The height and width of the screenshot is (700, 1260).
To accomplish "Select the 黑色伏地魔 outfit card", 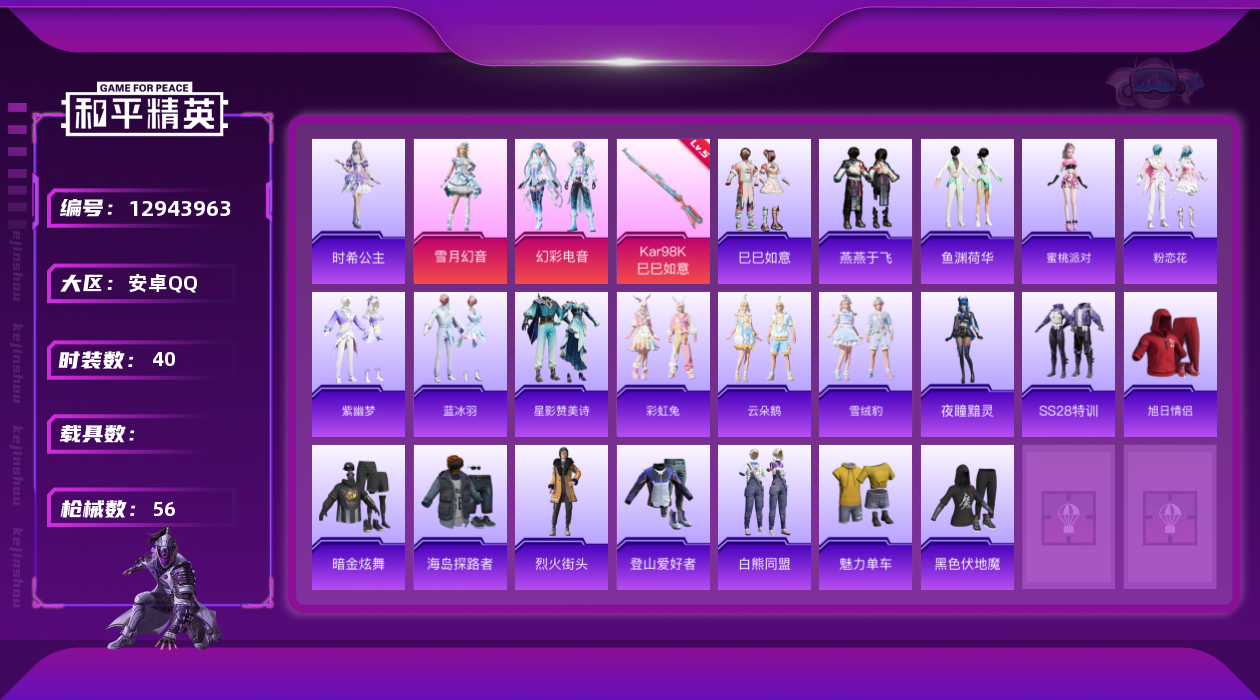I will (x=967, y=517).
